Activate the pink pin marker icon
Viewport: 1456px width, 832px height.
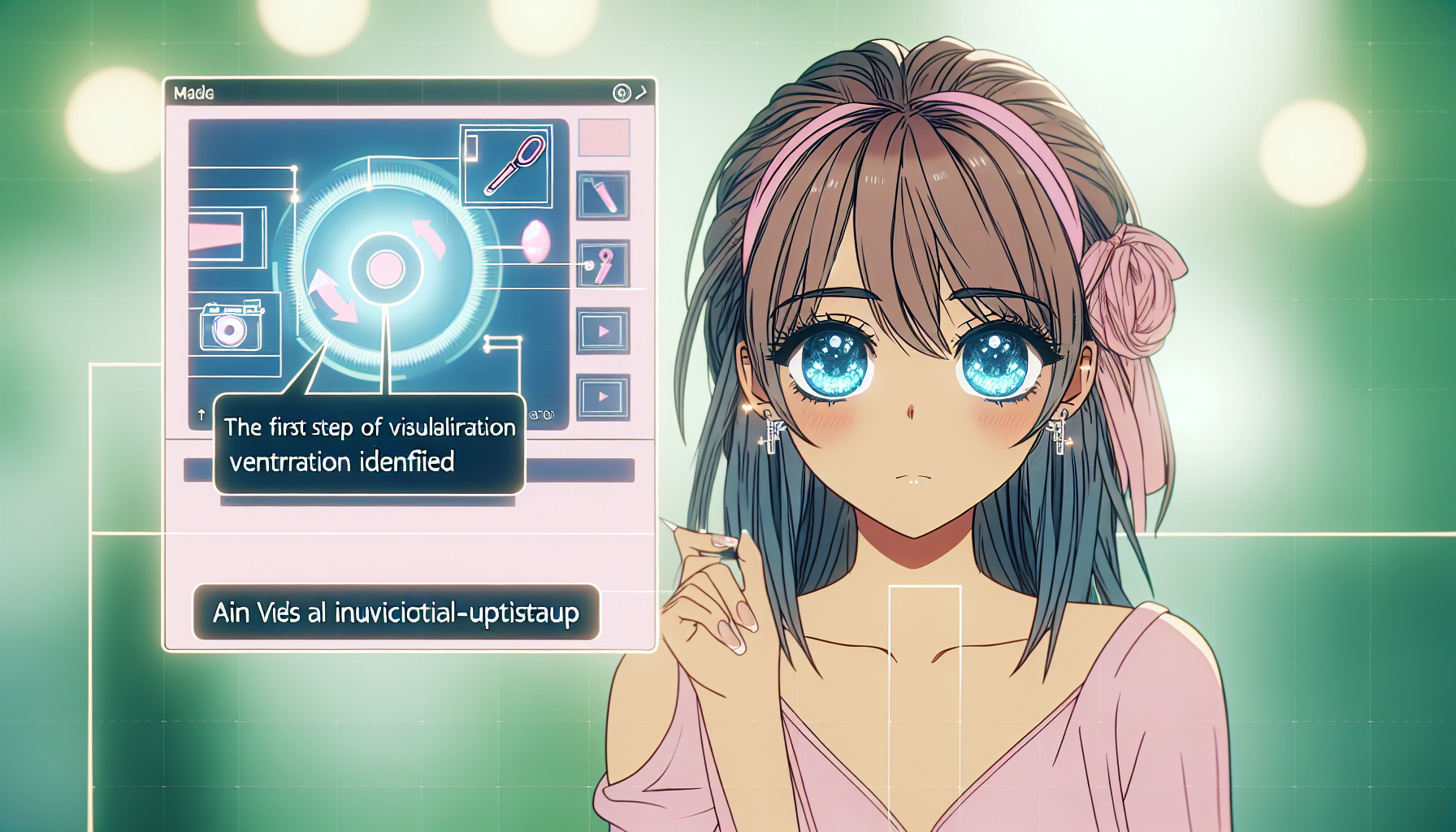603,264
